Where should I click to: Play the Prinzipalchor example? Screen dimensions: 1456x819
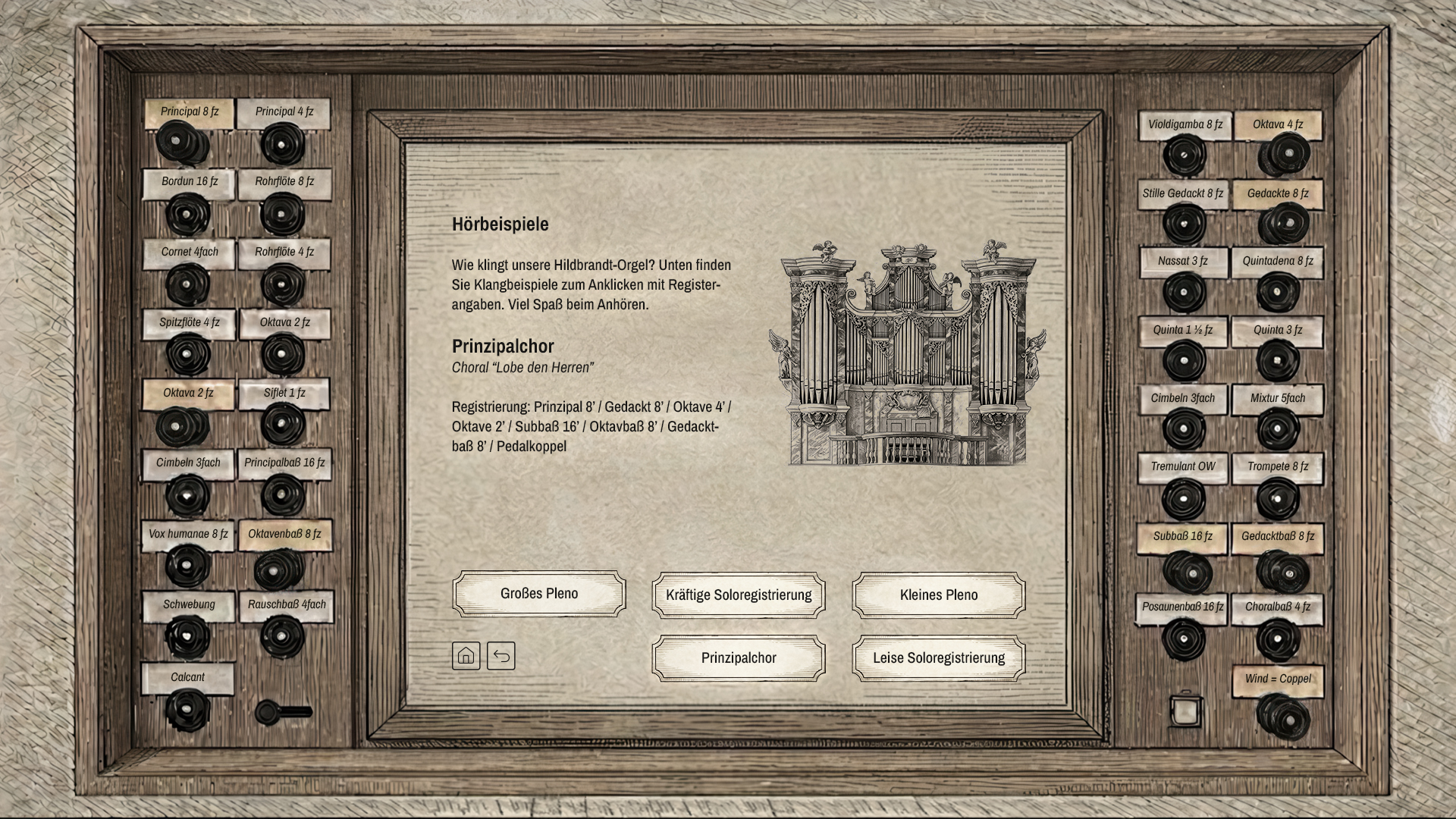tap(738, 658)
